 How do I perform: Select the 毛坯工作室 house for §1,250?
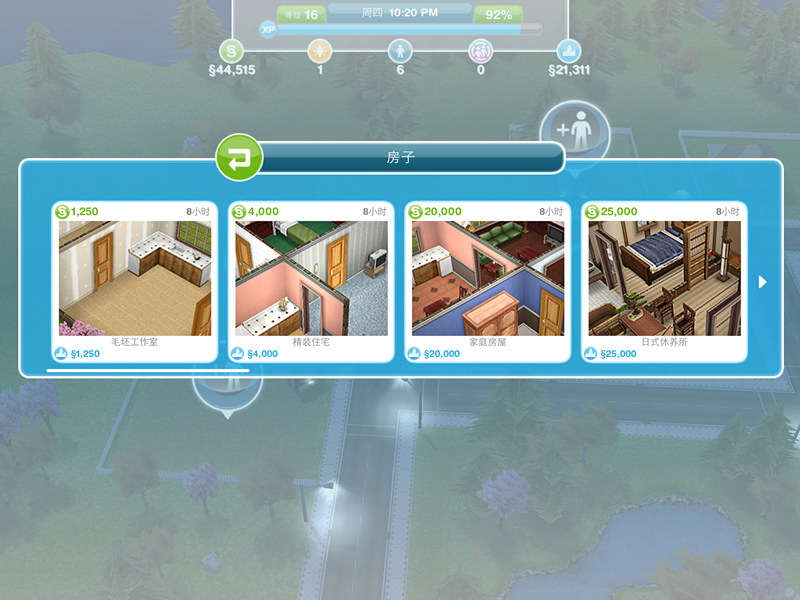[135, 279]
